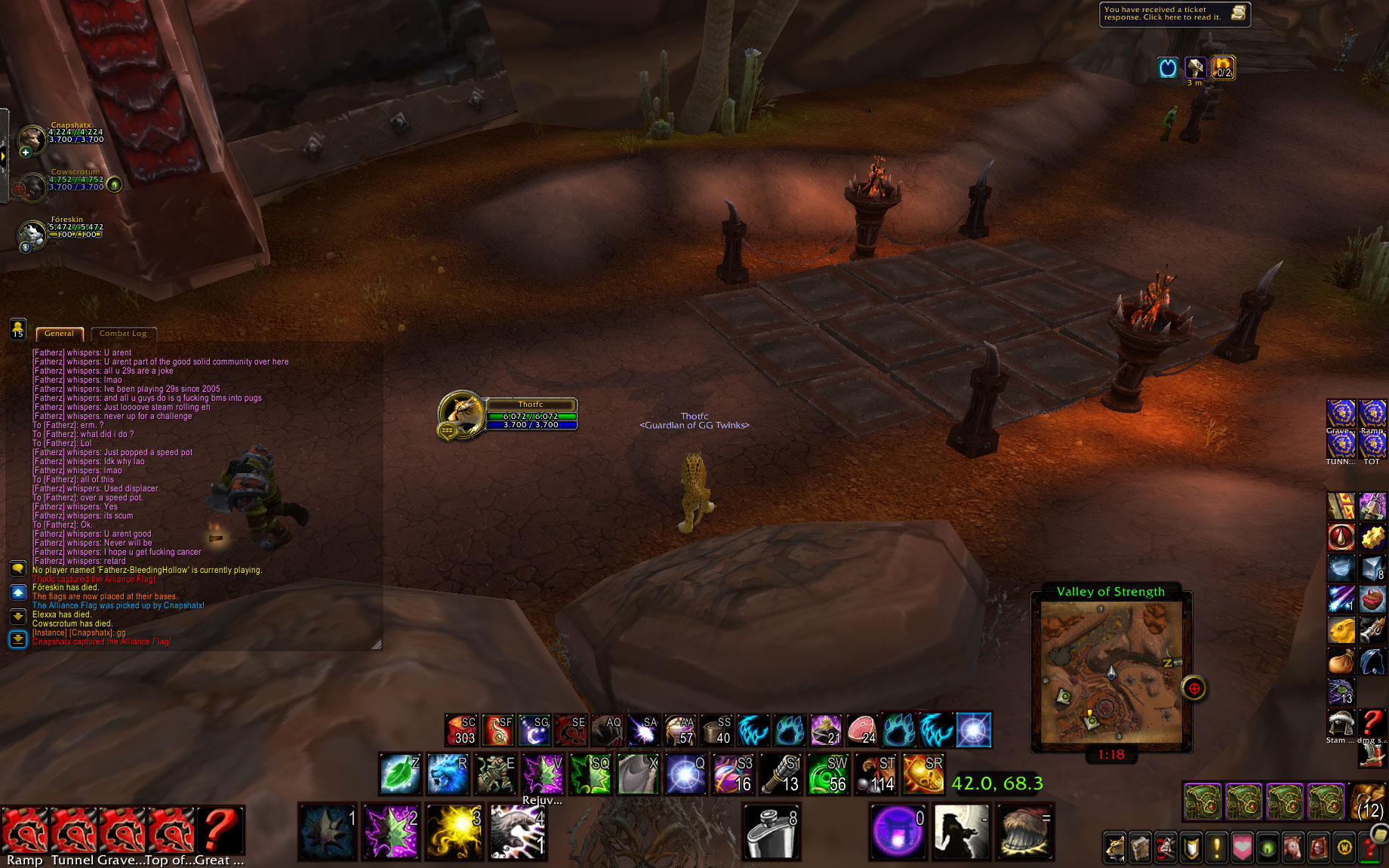Jump chat to the bottom

point(18,639)
